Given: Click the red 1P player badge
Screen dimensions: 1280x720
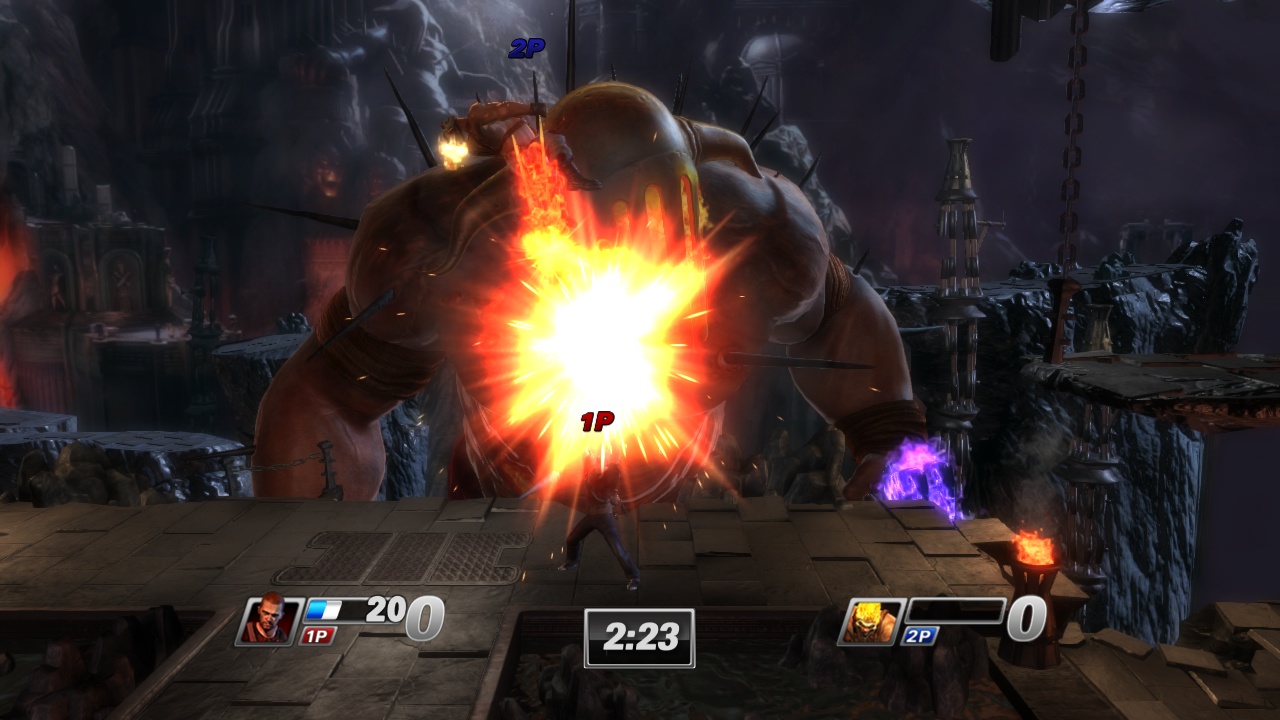Looking at the screenshot, I should pyautogui.click(x=318, y=634).
